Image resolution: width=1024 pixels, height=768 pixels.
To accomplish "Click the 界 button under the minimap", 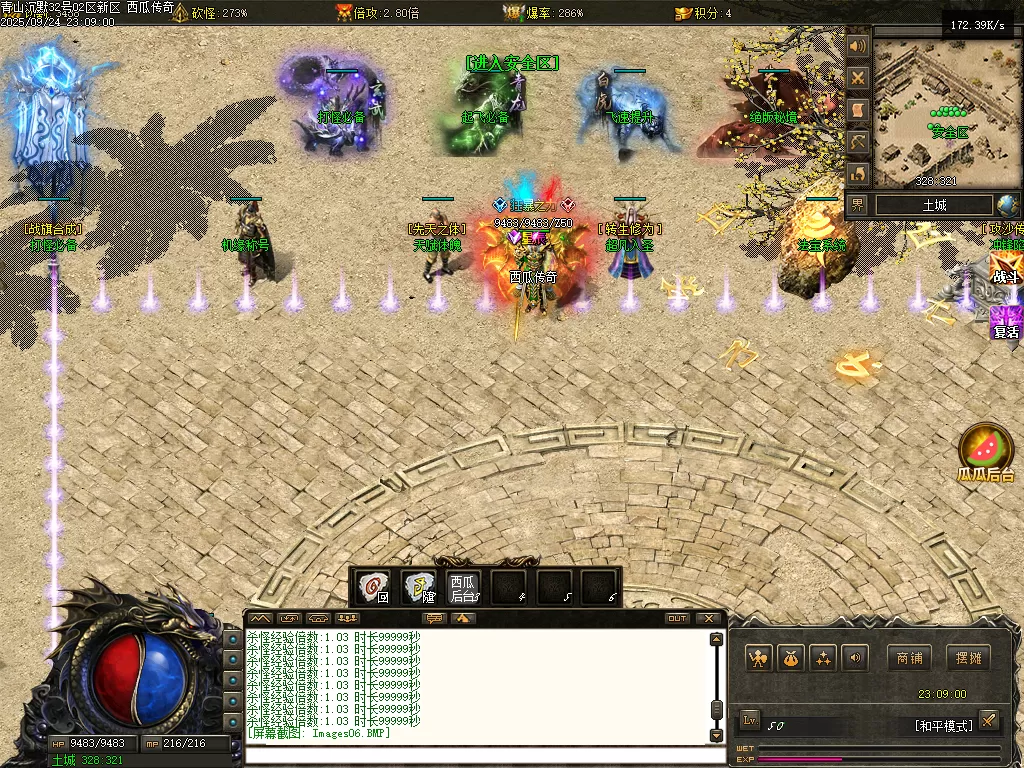I will [857, 205].
